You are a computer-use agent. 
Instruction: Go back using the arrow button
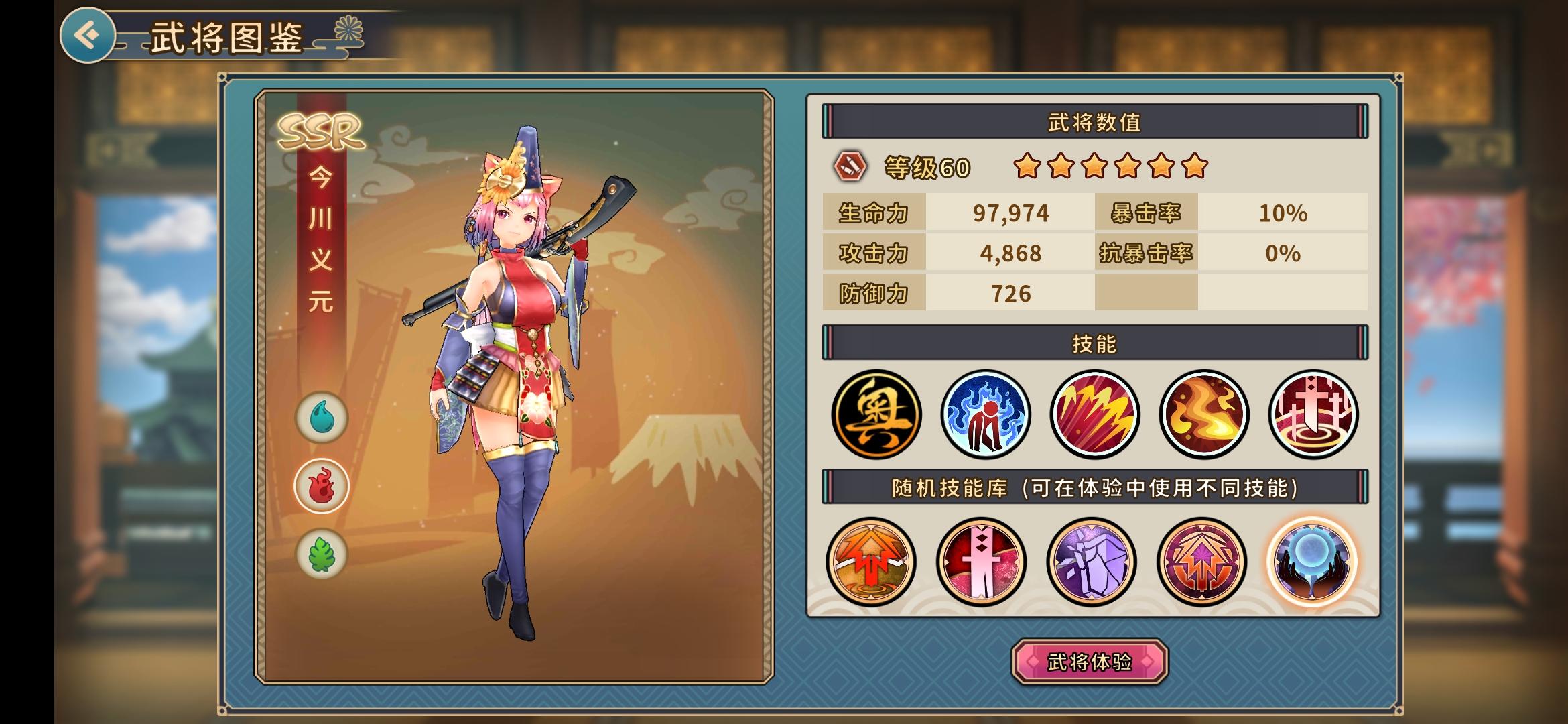tap(87, 35)
